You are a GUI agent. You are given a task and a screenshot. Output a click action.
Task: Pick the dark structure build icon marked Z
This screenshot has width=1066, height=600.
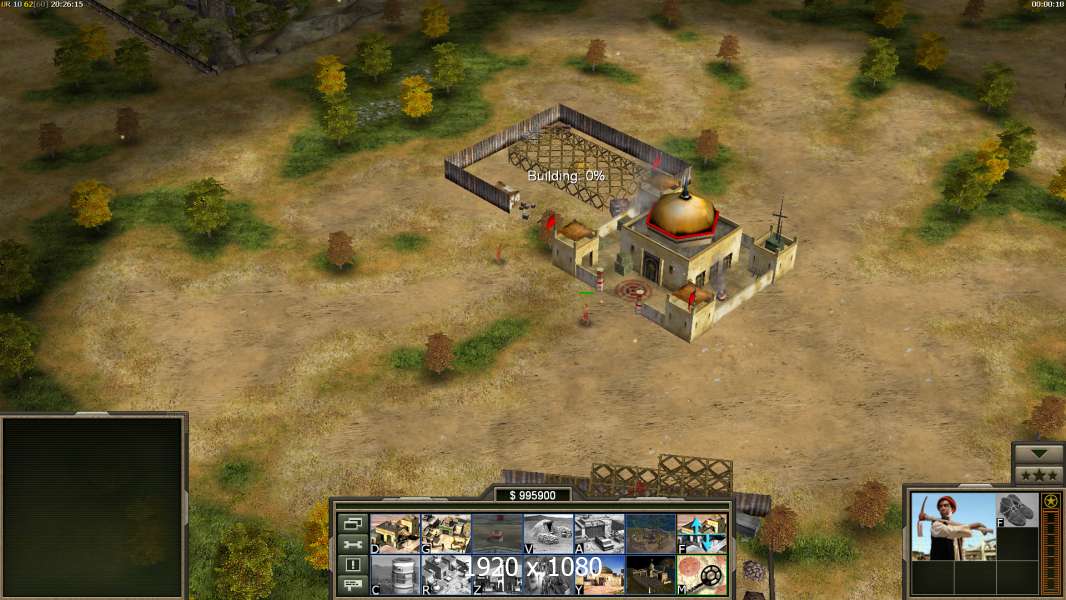click(497, 574)
